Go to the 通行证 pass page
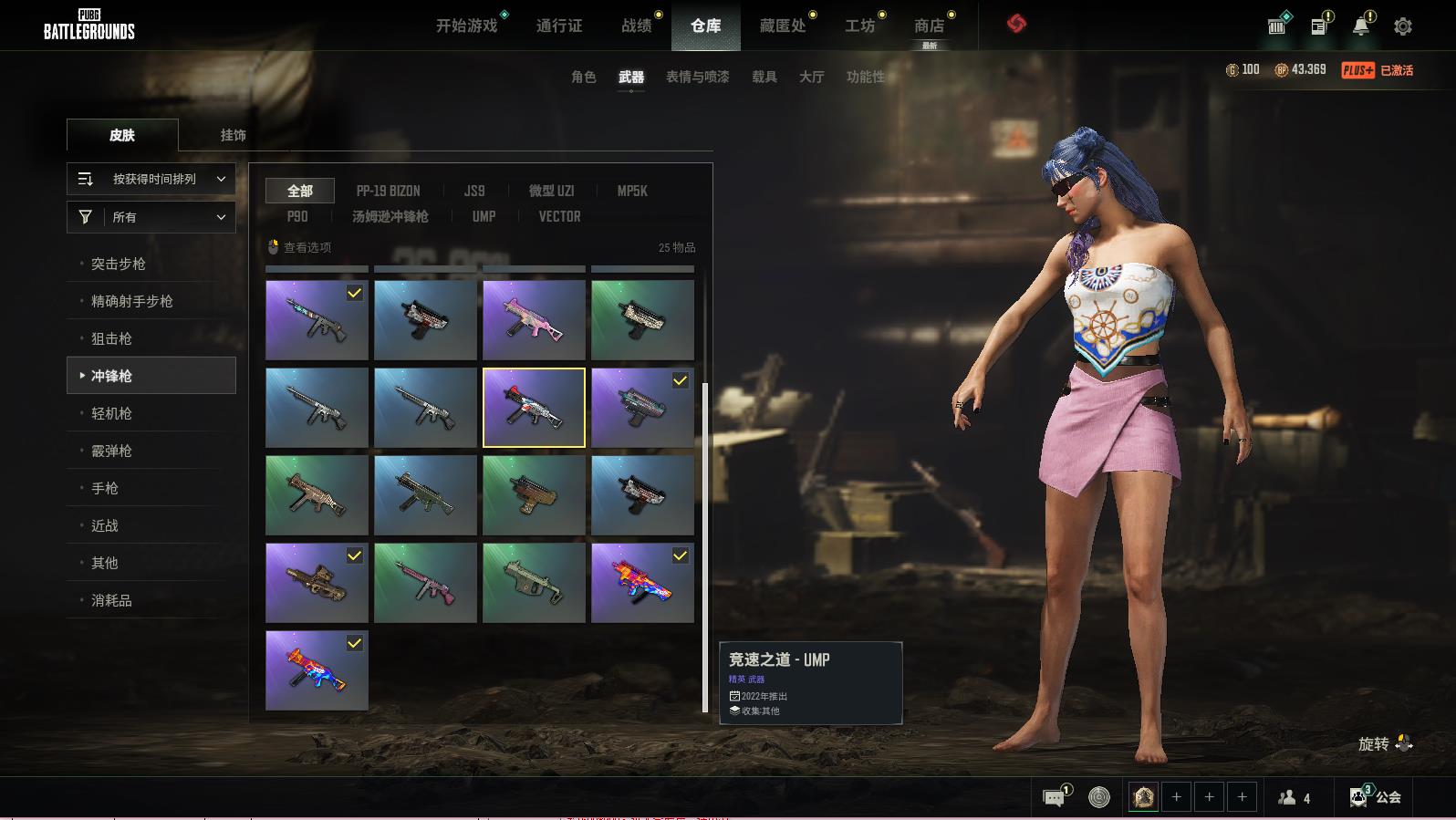 point(558,26)
